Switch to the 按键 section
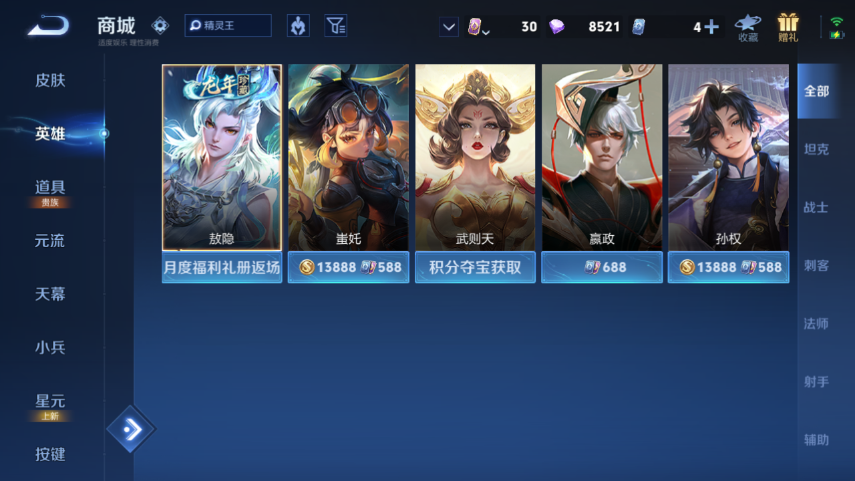Screen dimensions: 855x481 [50, 454]
